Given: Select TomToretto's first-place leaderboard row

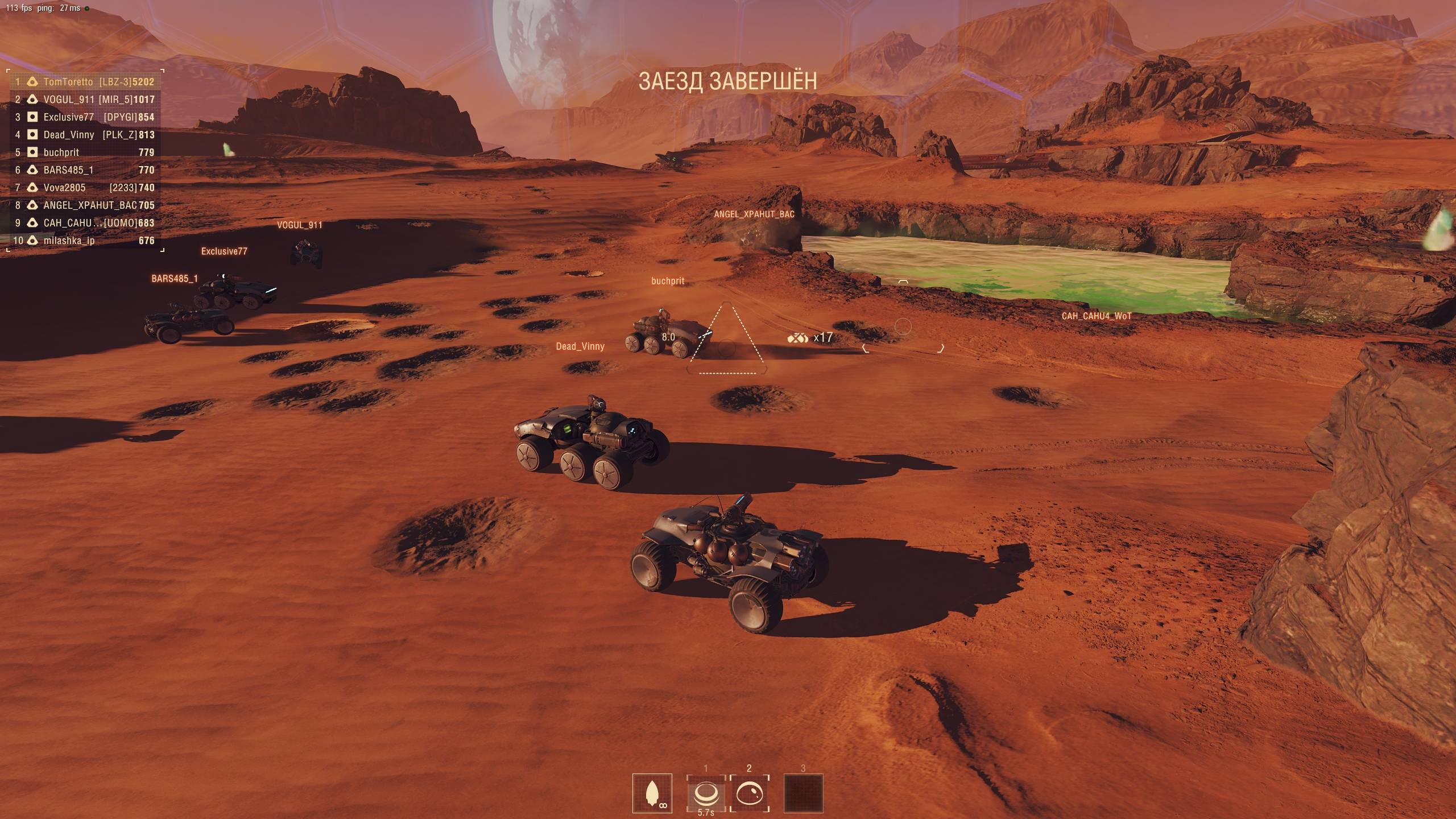Looking at the screenshot, I should tap(85, 82).
